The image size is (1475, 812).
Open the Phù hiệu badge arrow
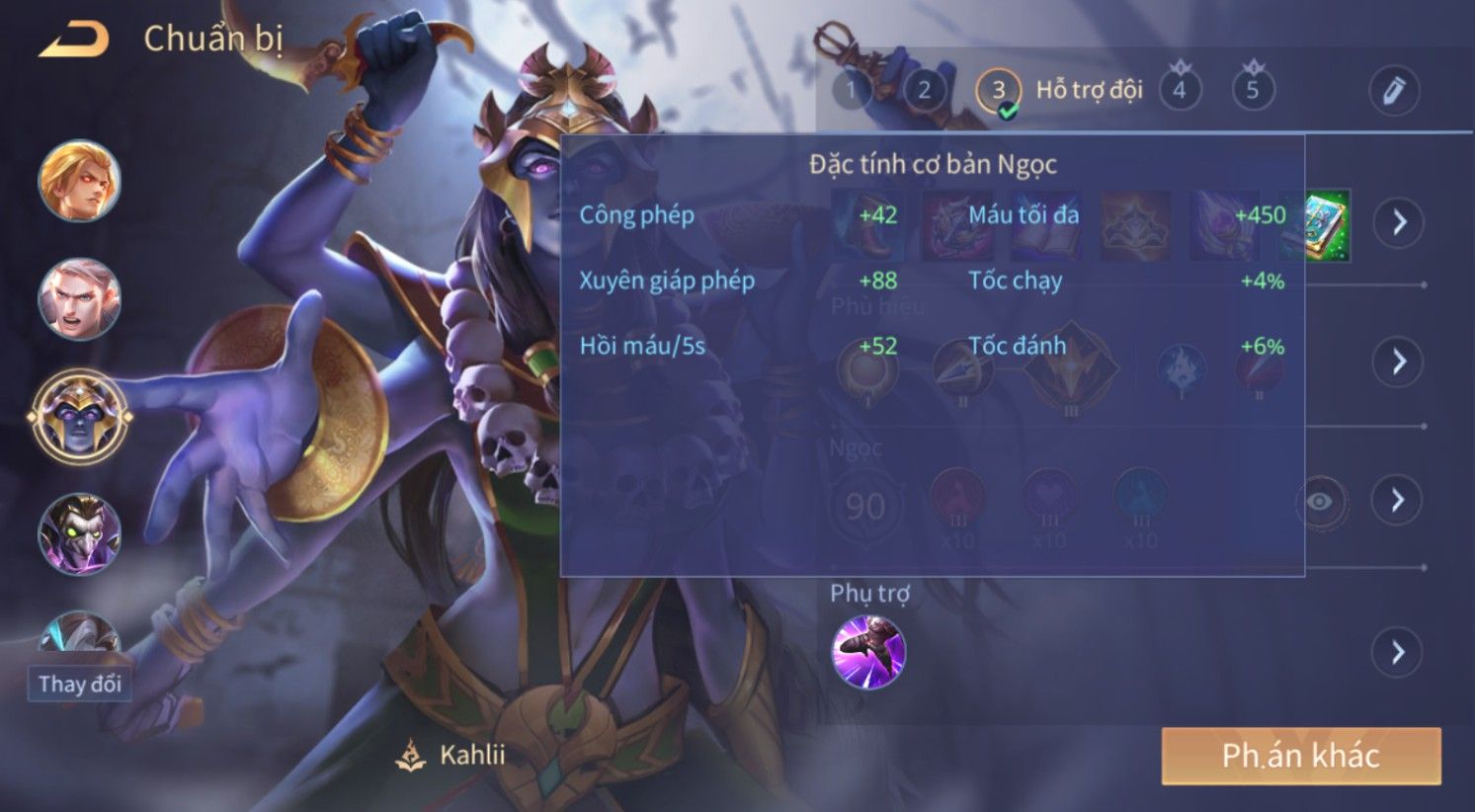[1399, 361]
